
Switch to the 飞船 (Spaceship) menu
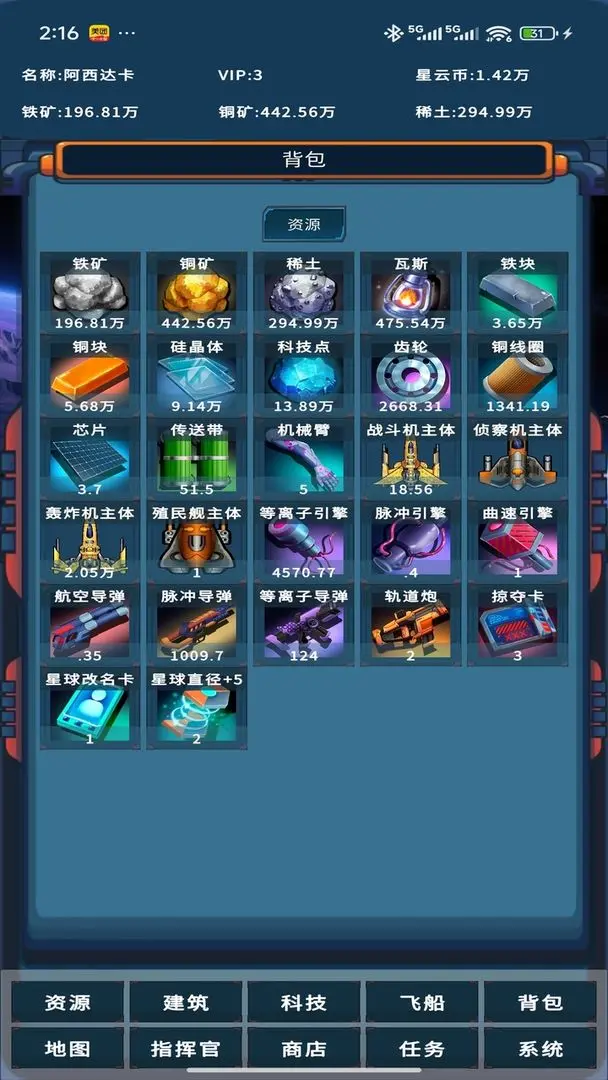(422, 1002)
